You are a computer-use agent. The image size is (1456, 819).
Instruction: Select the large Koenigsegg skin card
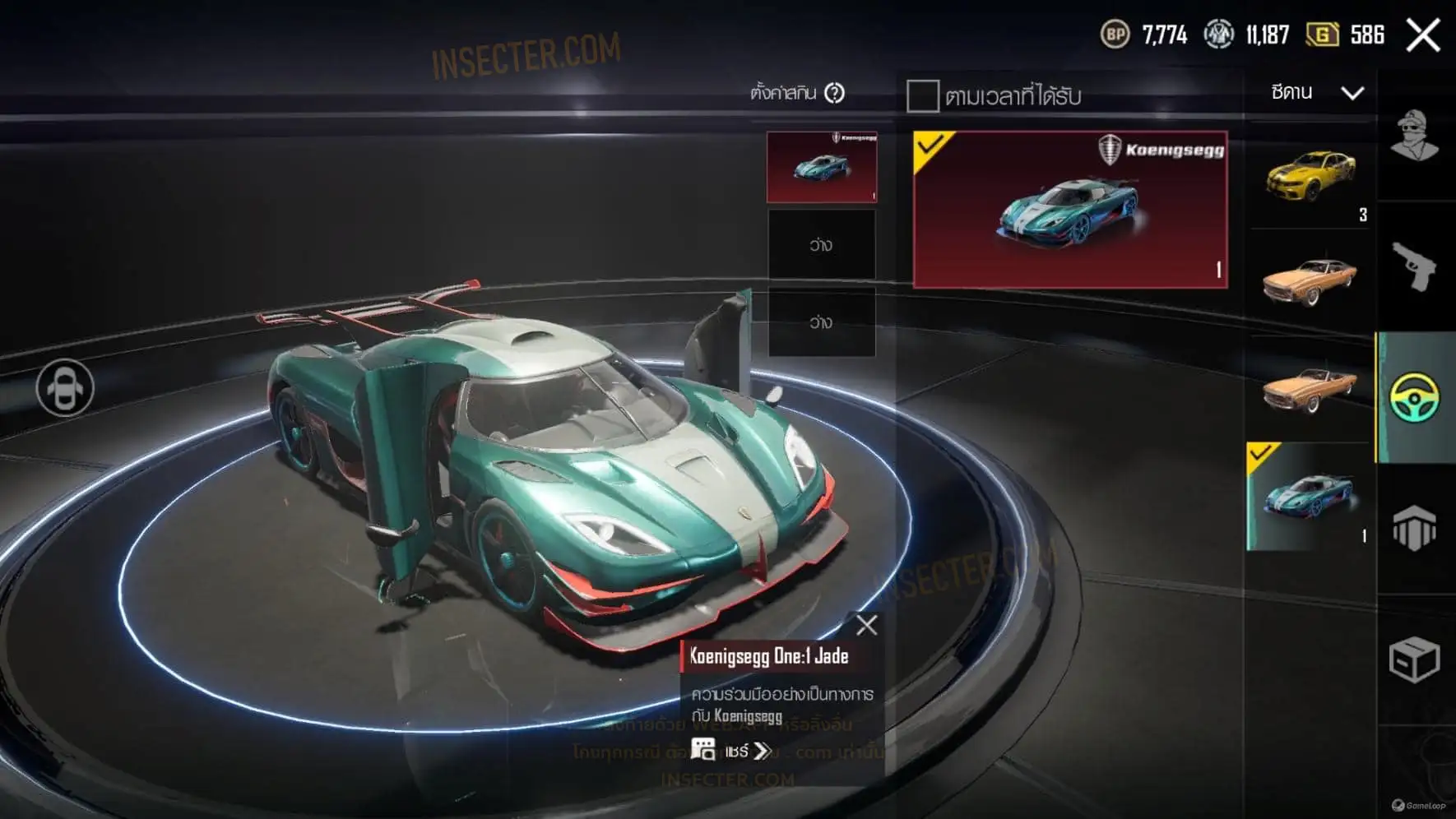(x=1069, y=210)
